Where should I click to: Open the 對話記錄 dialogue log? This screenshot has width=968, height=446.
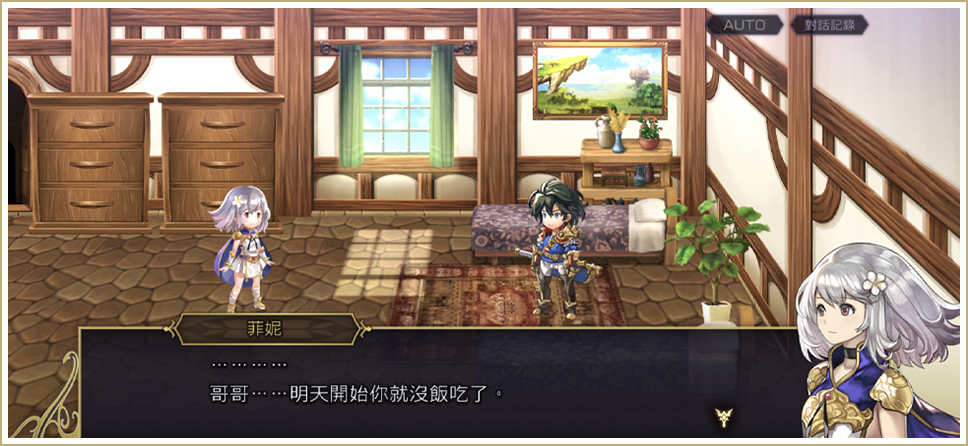(827, 25)
